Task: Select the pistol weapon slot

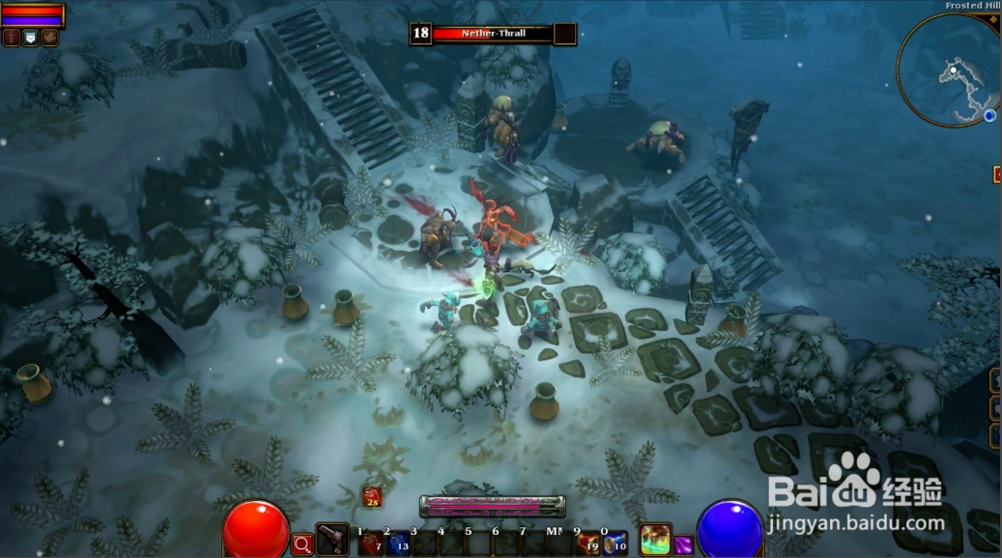Action: [x=332, y=539]
